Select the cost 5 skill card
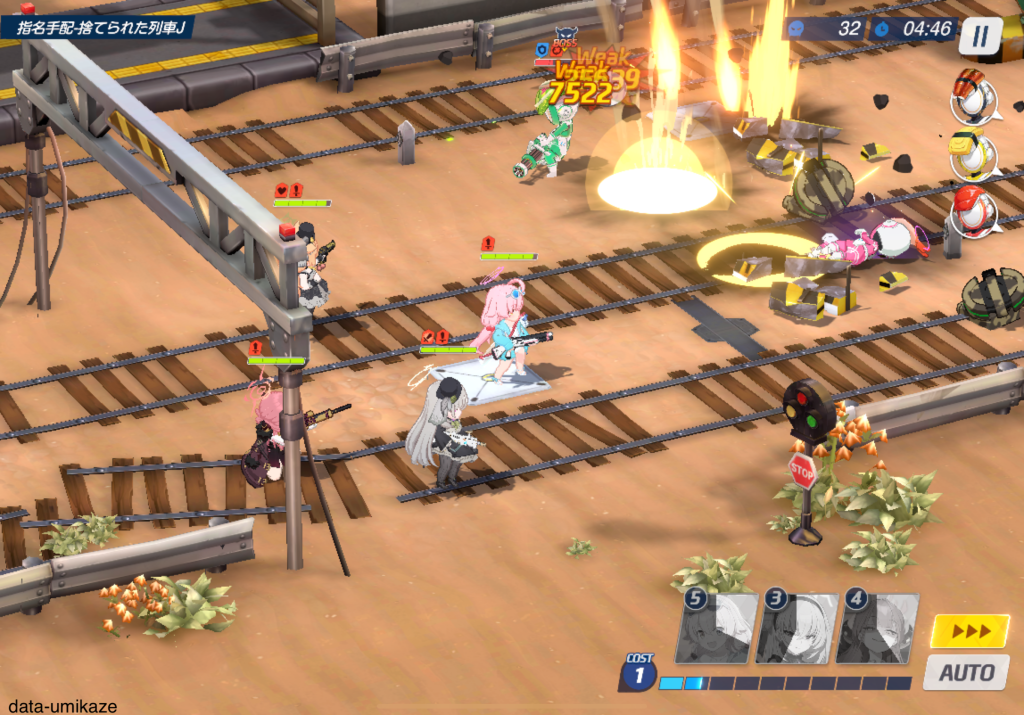The width and height of the screenshot is (1024, 715). click(716, 628)
